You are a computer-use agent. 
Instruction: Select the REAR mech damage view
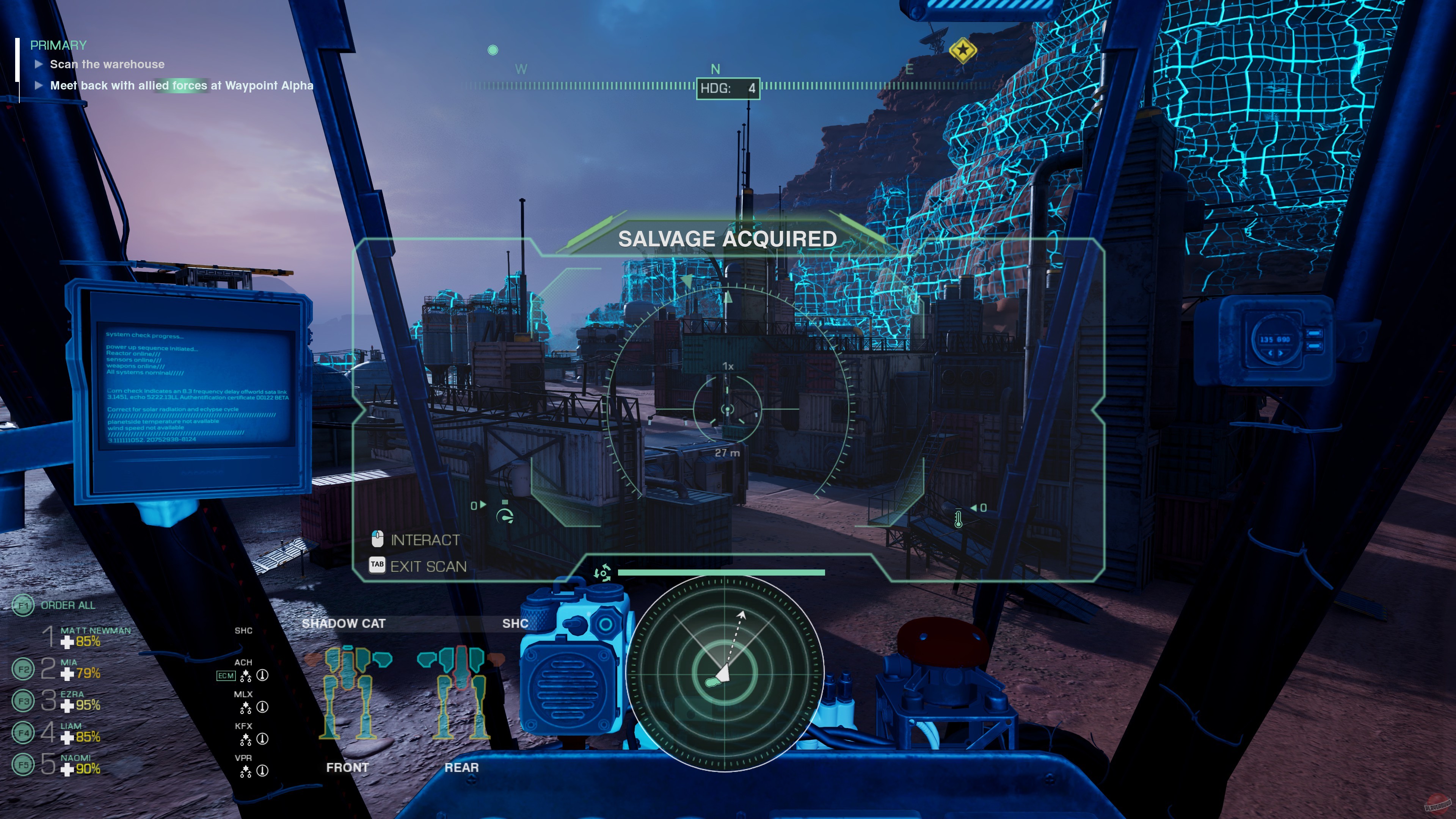[x=462, y=767]
